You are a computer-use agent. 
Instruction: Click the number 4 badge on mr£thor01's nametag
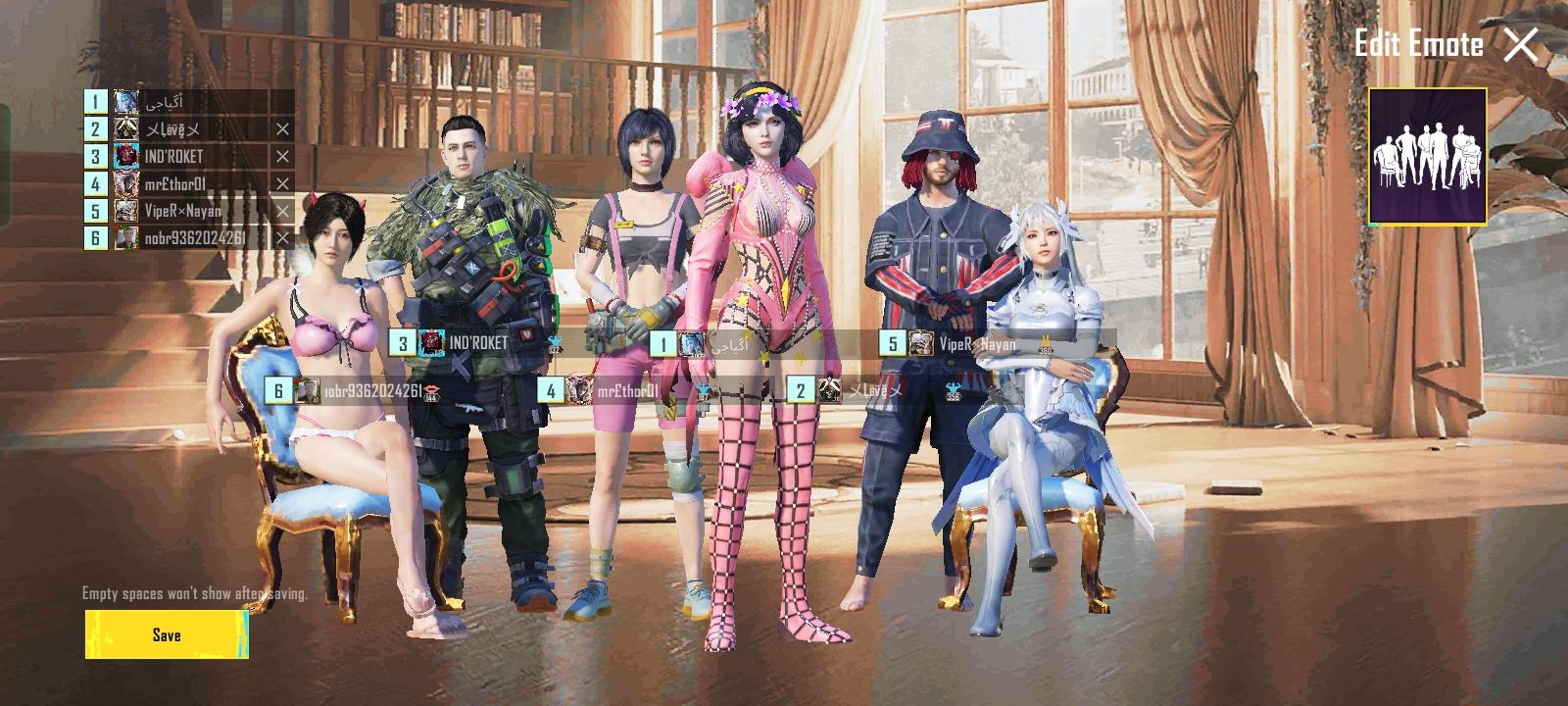click(x=552, y=390)
